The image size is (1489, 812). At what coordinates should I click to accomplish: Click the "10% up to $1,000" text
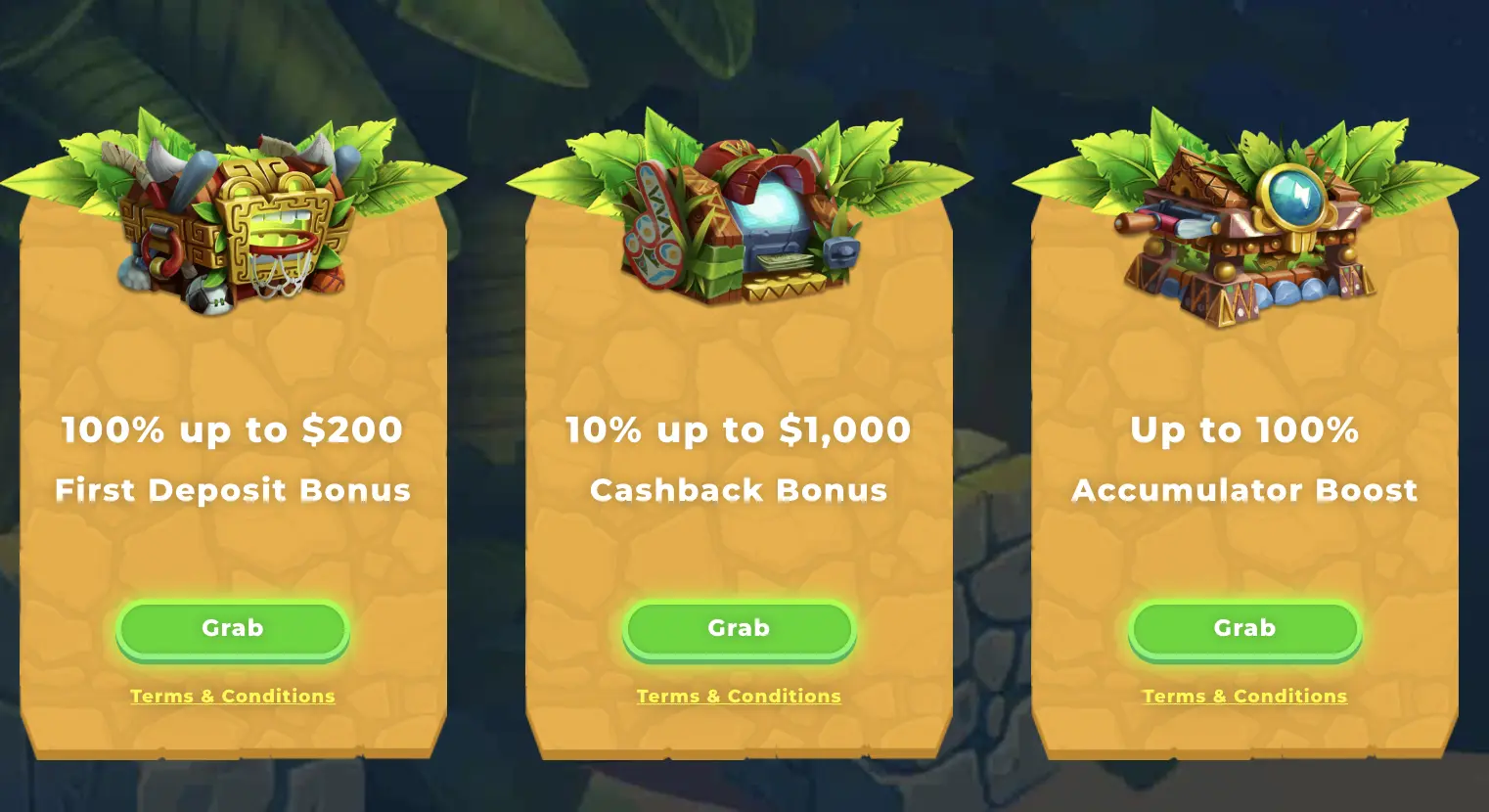coord(739,430)
